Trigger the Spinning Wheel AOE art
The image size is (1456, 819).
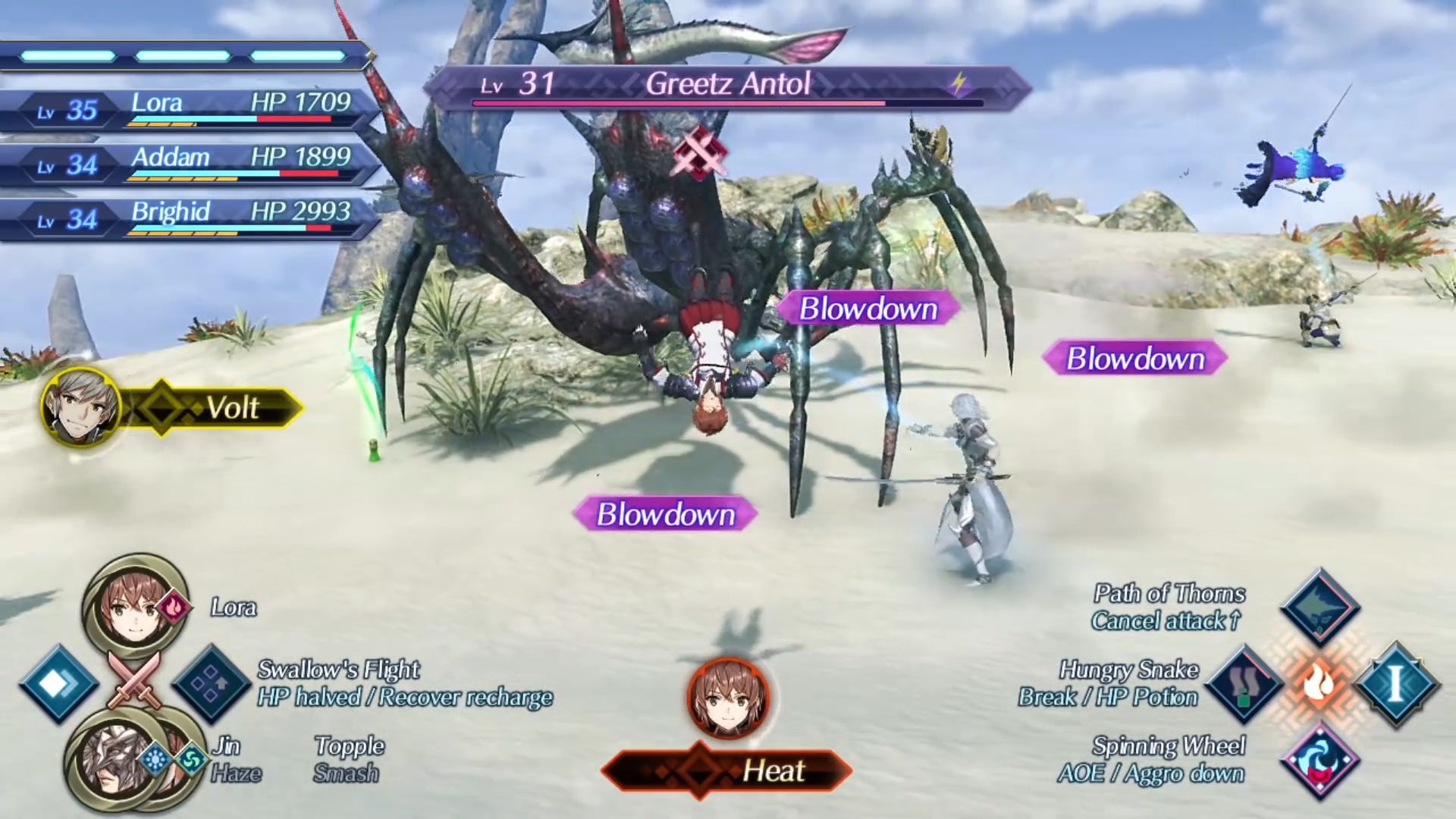[x=1319, y=761]
